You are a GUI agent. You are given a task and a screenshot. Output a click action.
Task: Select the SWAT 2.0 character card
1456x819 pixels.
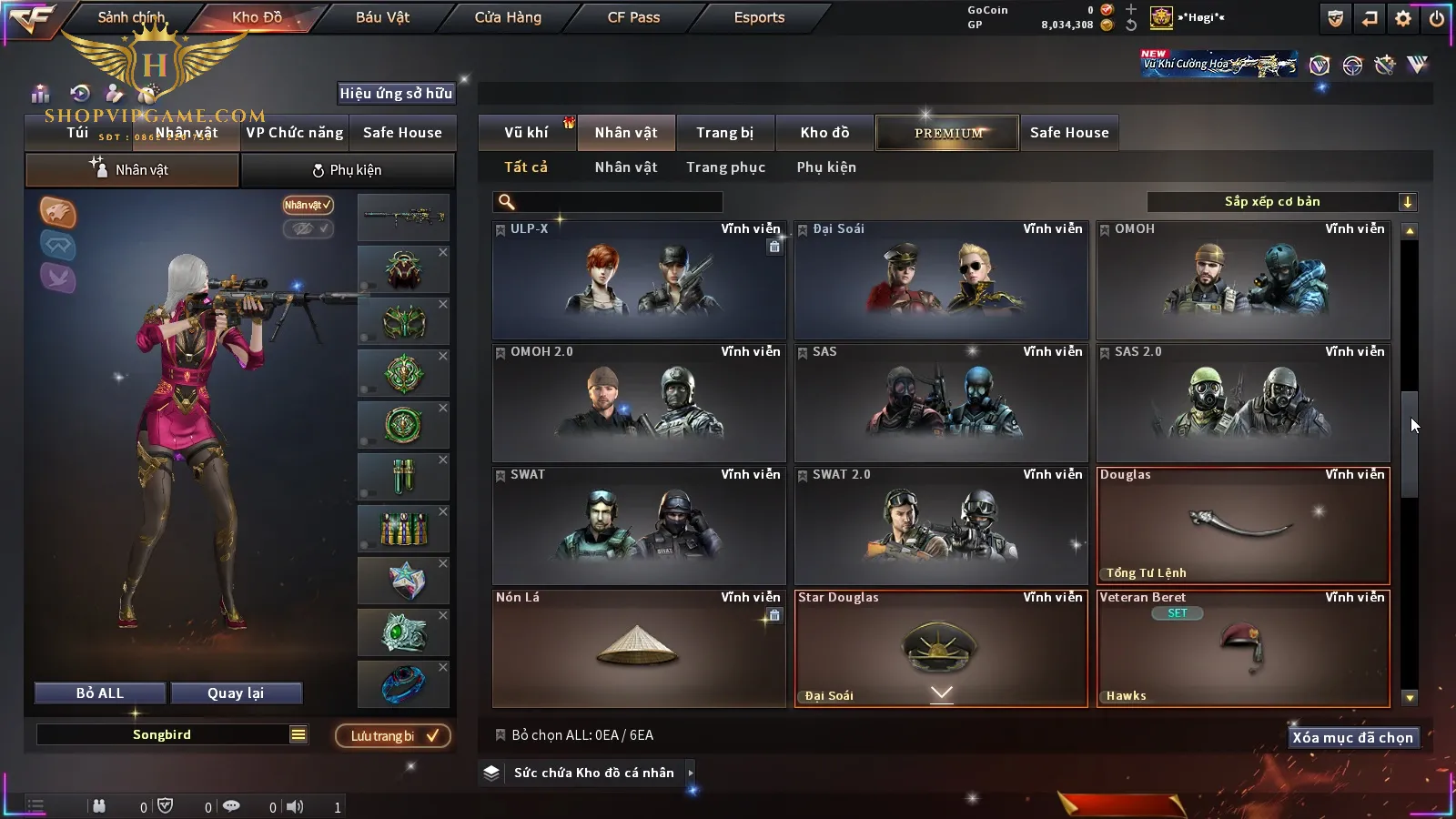click(941, 526)
